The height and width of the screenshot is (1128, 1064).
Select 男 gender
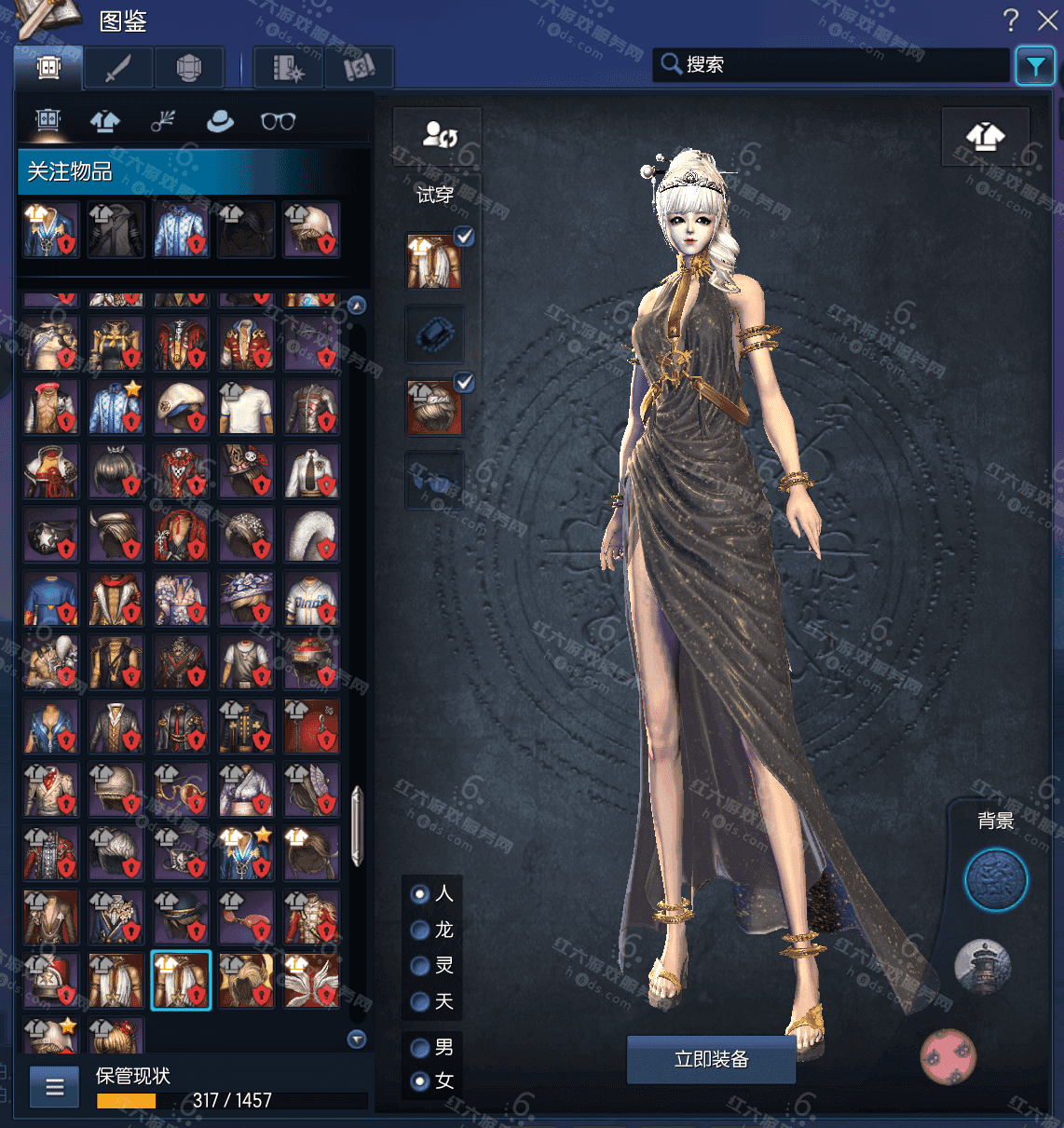pyautogui.click(x=420, y=1048)
